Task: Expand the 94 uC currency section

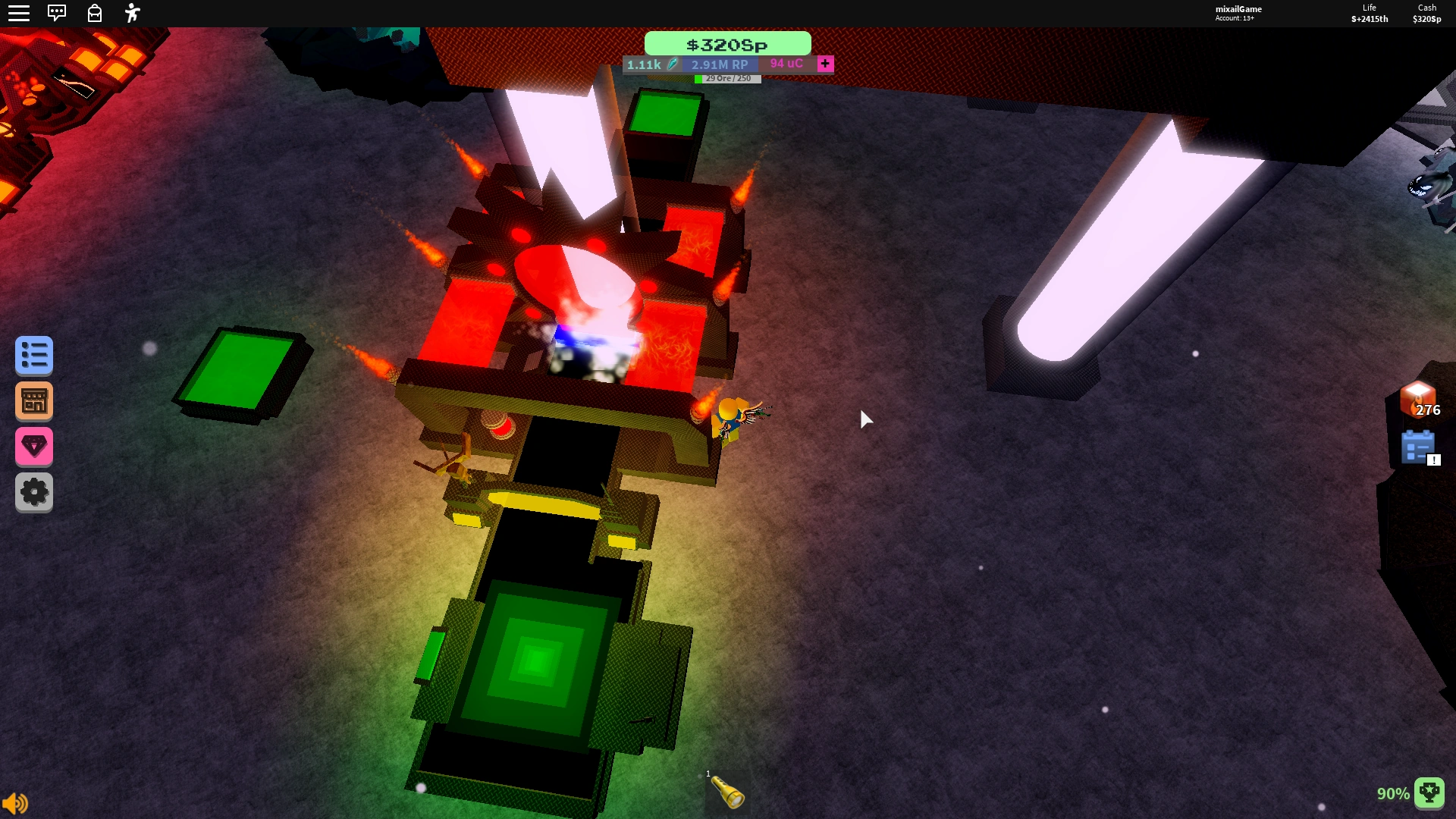Action: [x=783, y=64]
